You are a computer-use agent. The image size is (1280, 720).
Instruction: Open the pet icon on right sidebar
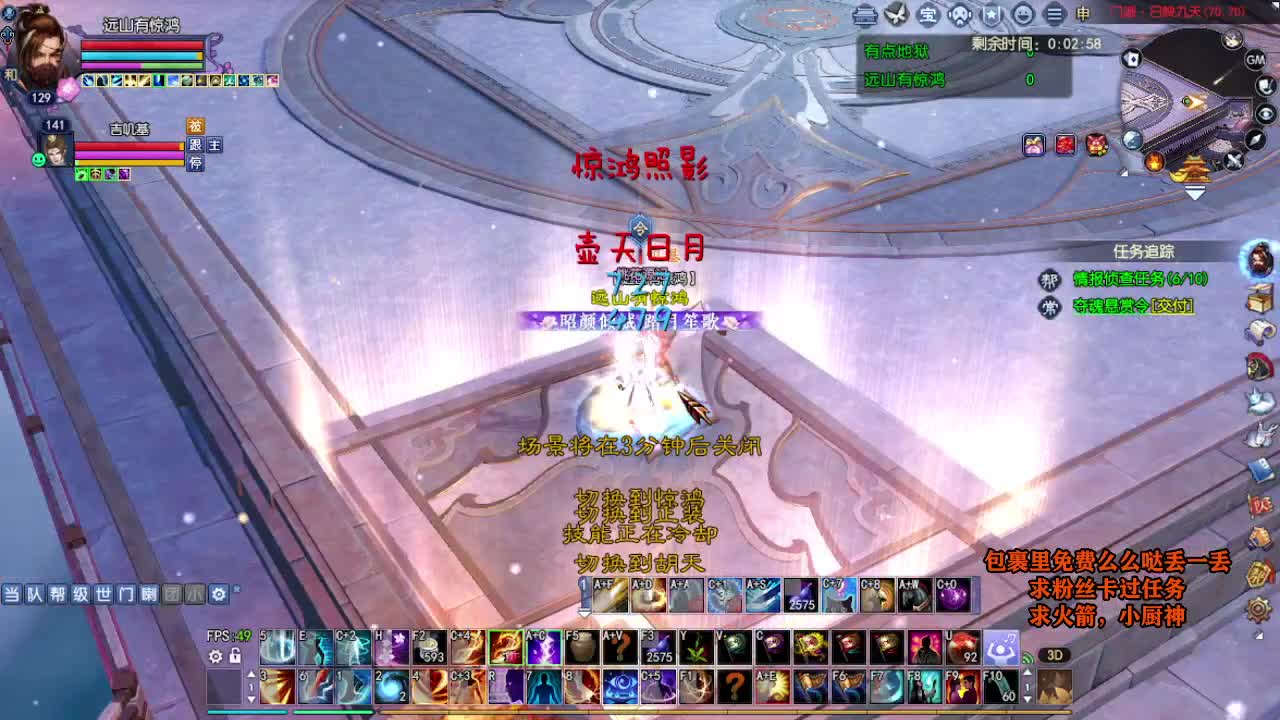coord(1260,400)
